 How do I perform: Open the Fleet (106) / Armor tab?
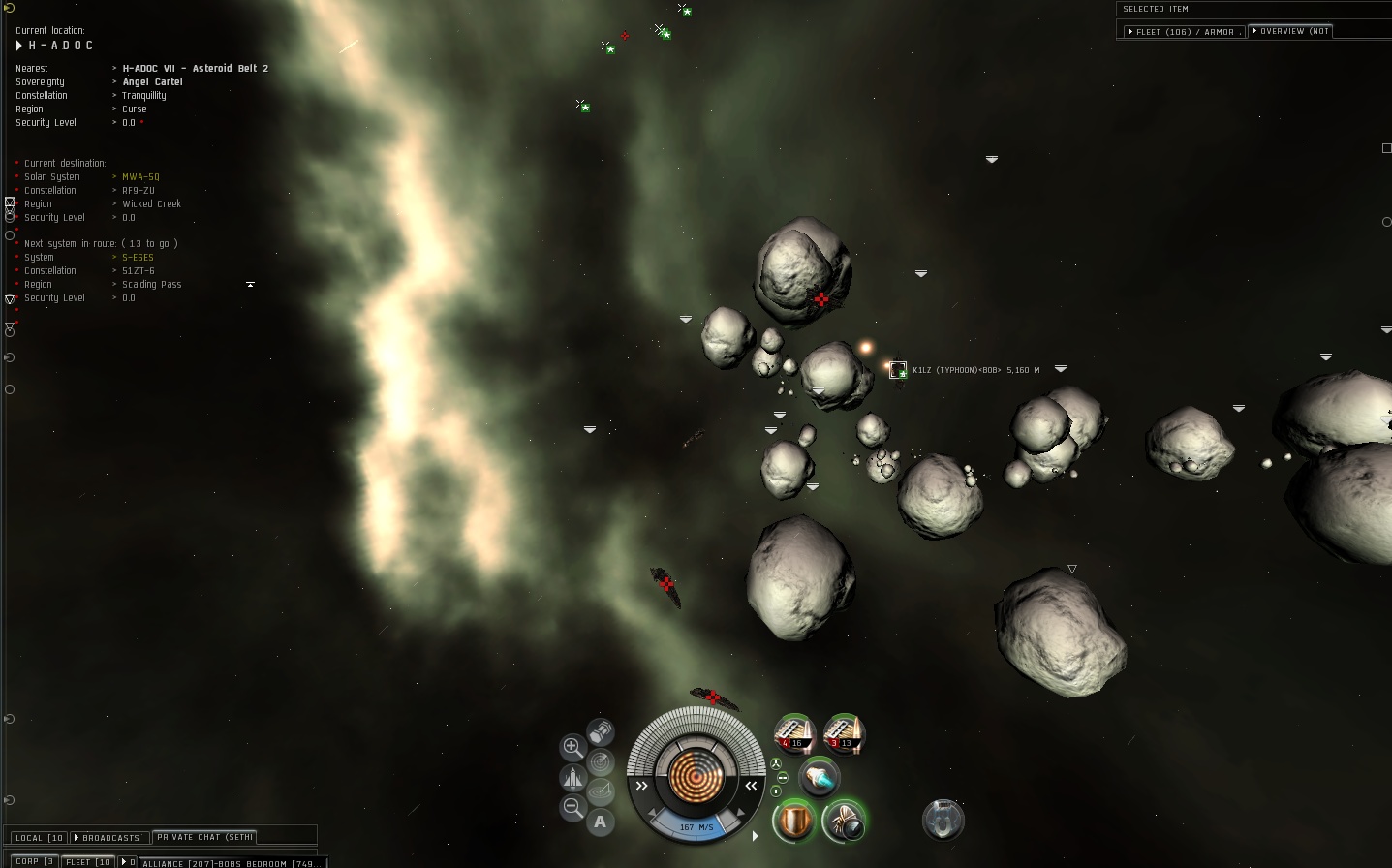pos(1182,32)
